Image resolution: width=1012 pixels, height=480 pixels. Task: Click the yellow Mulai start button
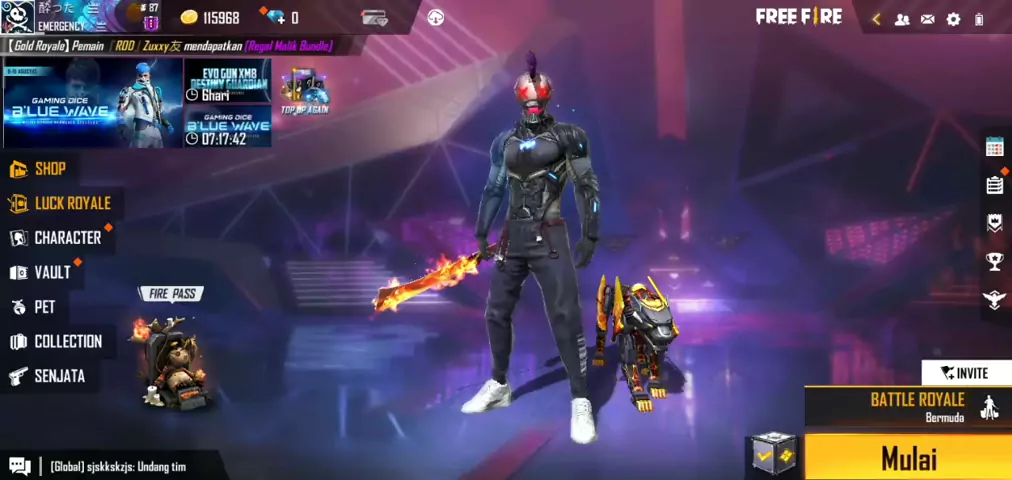[x=908, y=458]
